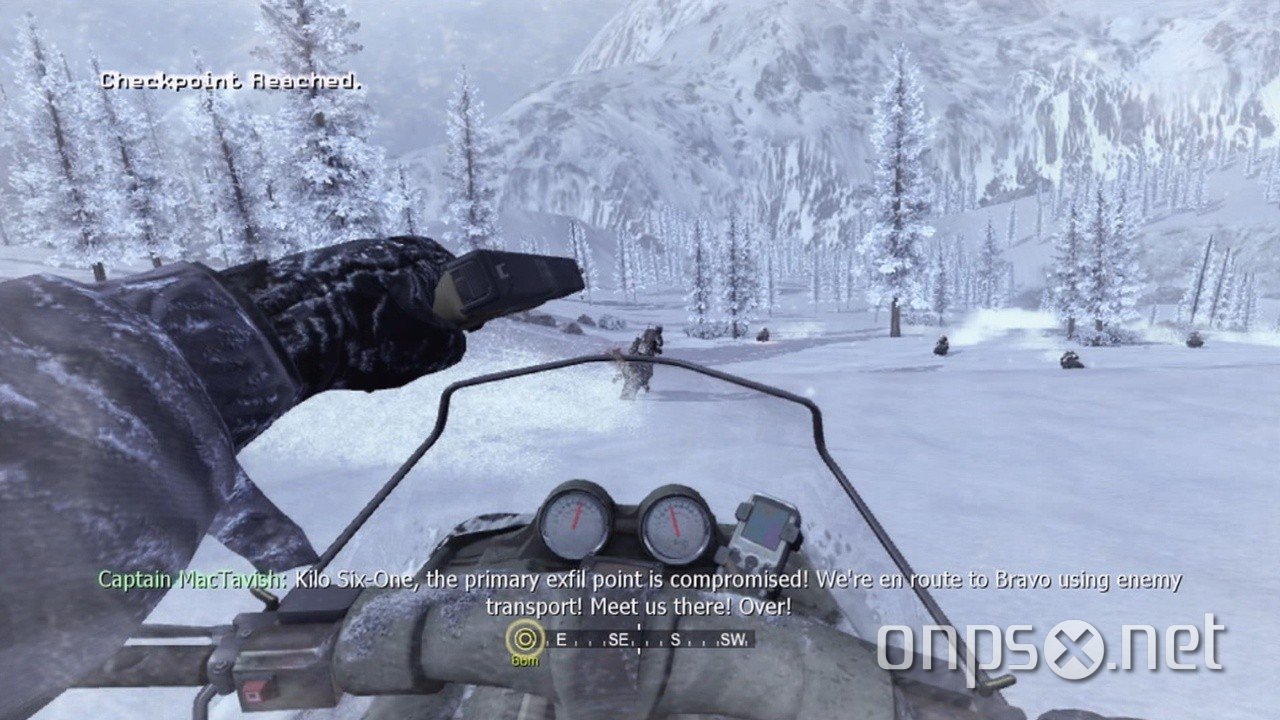Click the right analog gauge on the dashboard
This screenshot has height=720, width=1280.
[678, 523]
